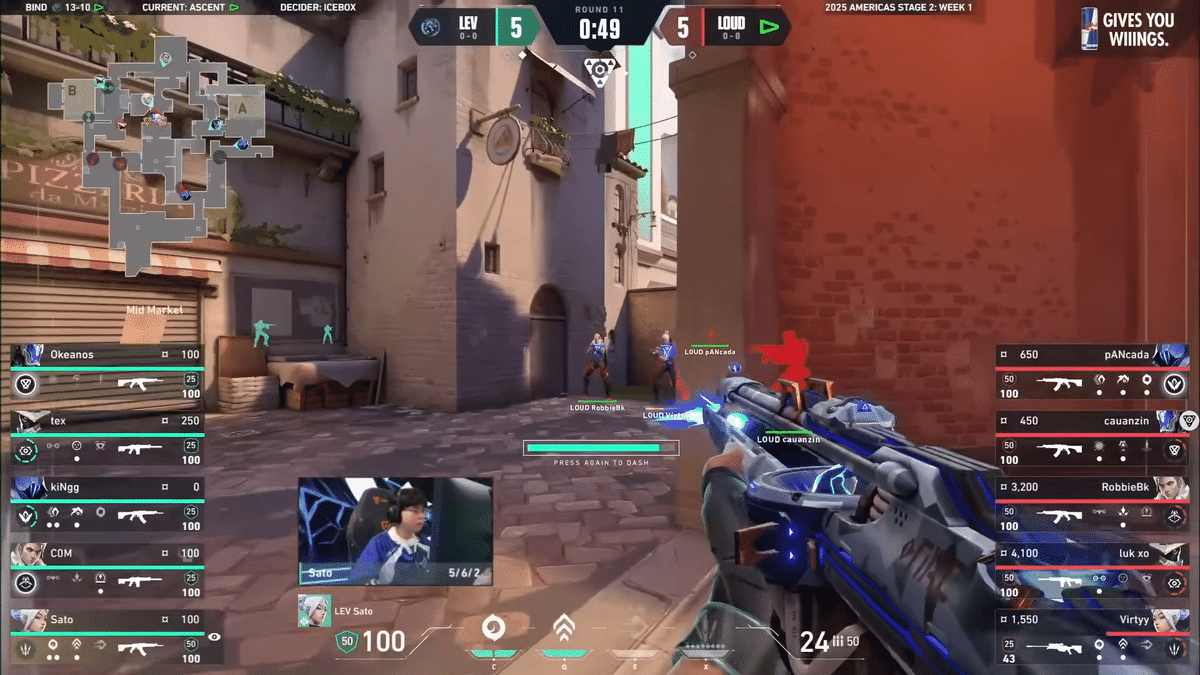Pick Sato in the team list

coord(107,635)
